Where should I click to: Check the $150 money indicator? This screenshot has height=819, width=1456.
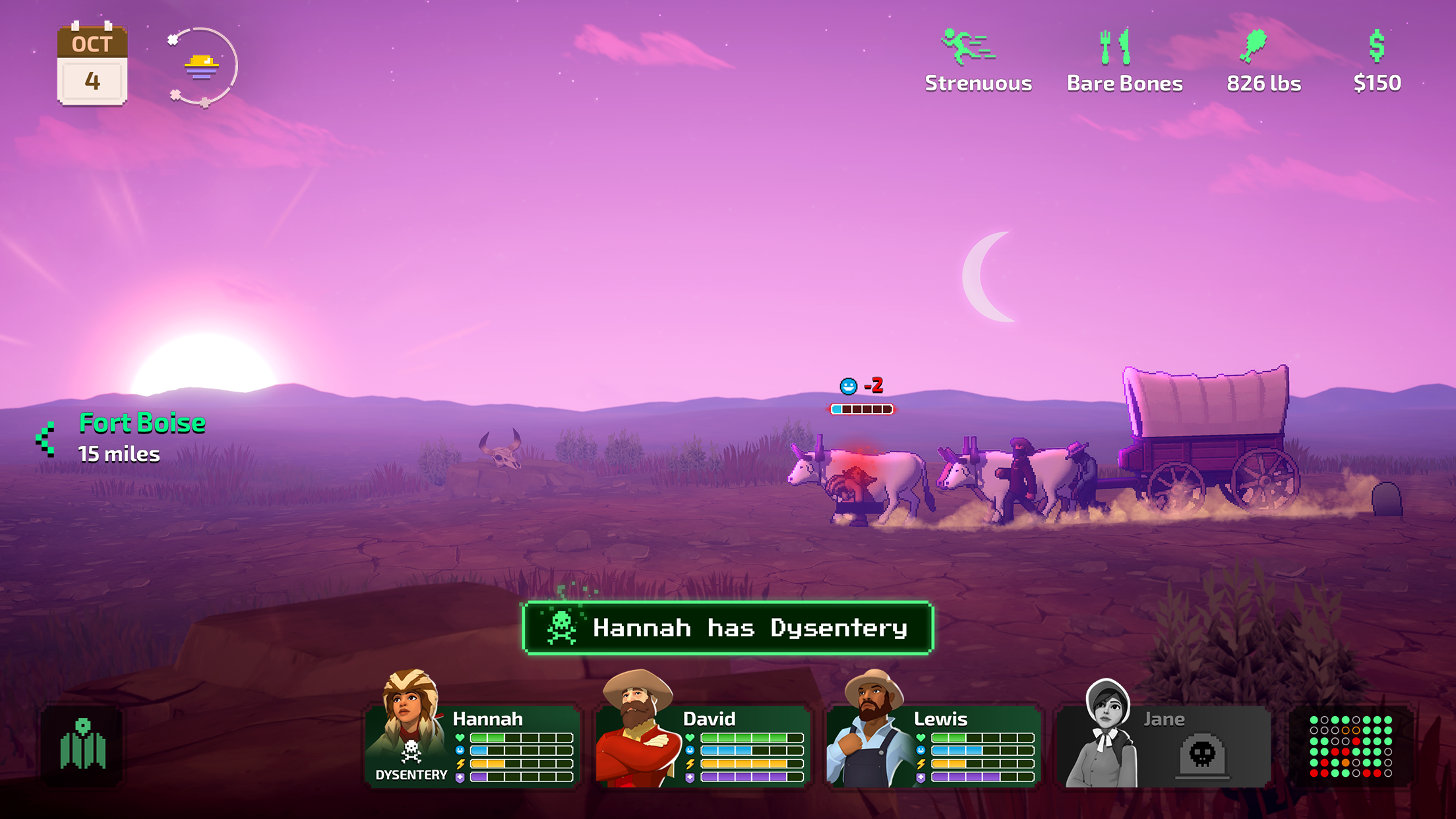(1377, 61)
